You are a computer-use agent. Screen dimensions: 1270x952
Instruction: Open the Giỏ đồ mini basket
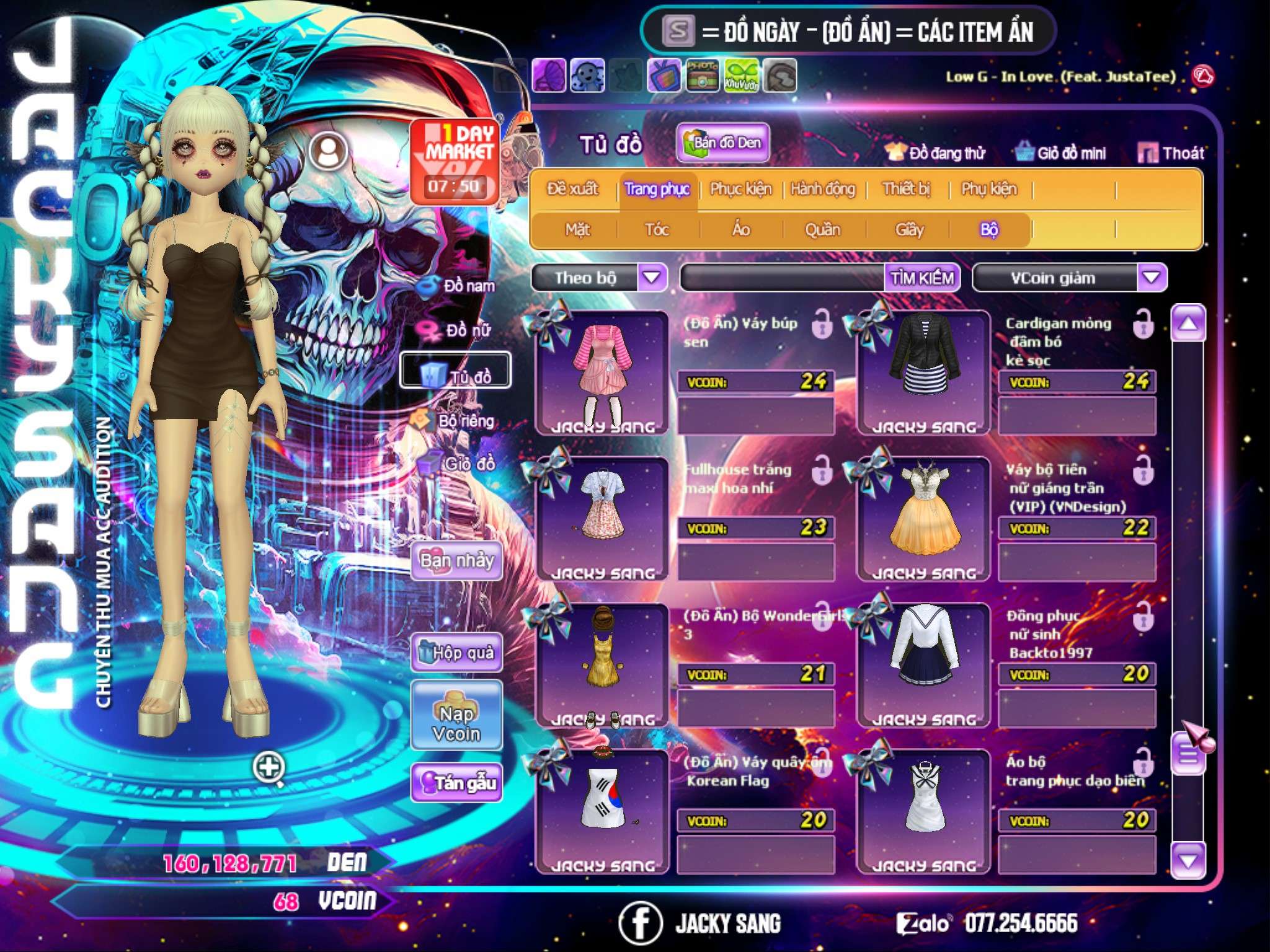click(1060, 153)
